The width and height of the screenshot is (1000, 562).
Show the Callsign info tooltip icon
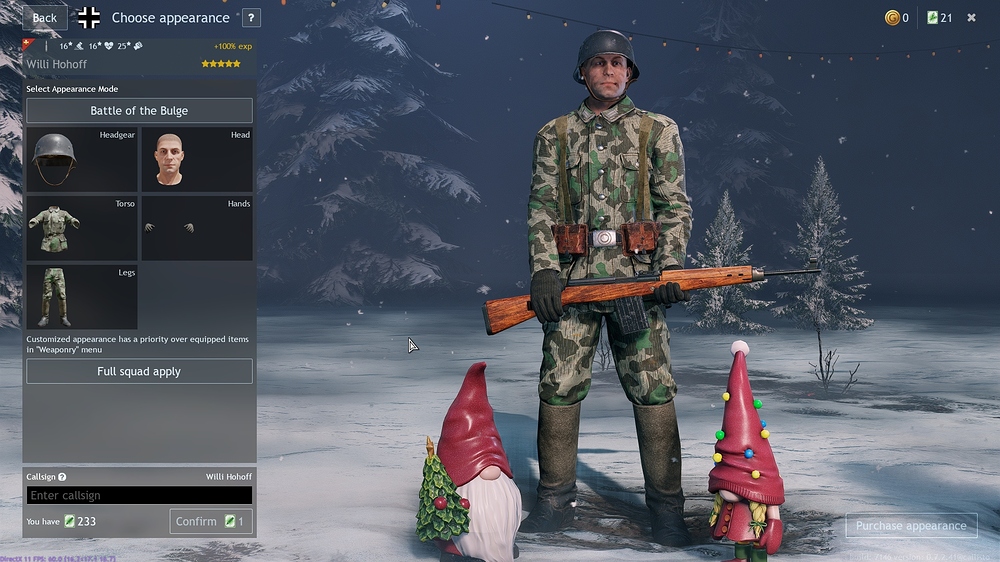point(62,478)
